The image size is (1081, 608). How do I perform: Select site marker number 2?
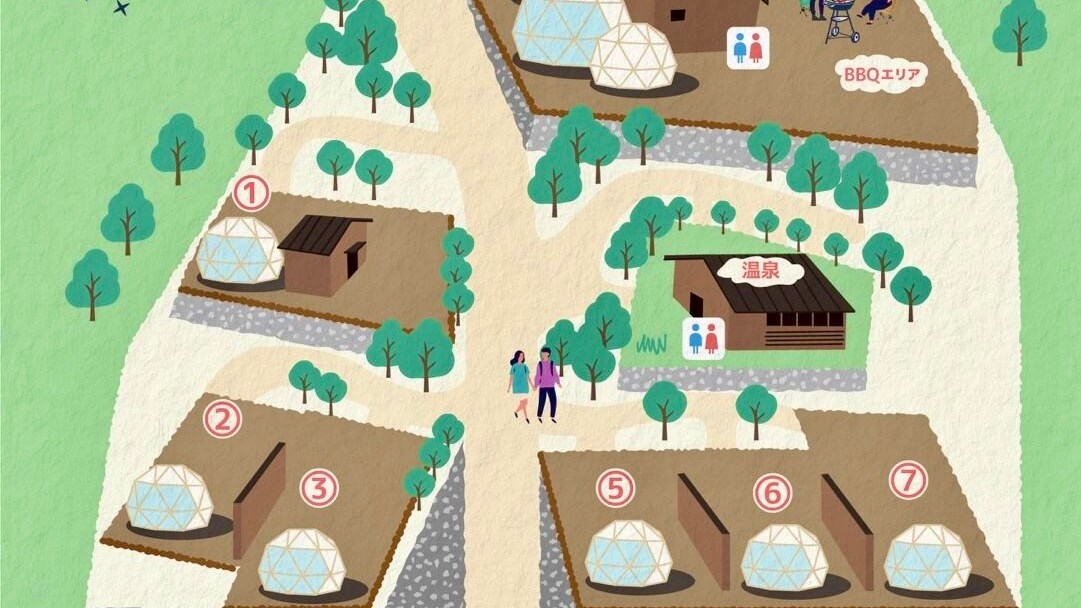[x=223, y=418]
